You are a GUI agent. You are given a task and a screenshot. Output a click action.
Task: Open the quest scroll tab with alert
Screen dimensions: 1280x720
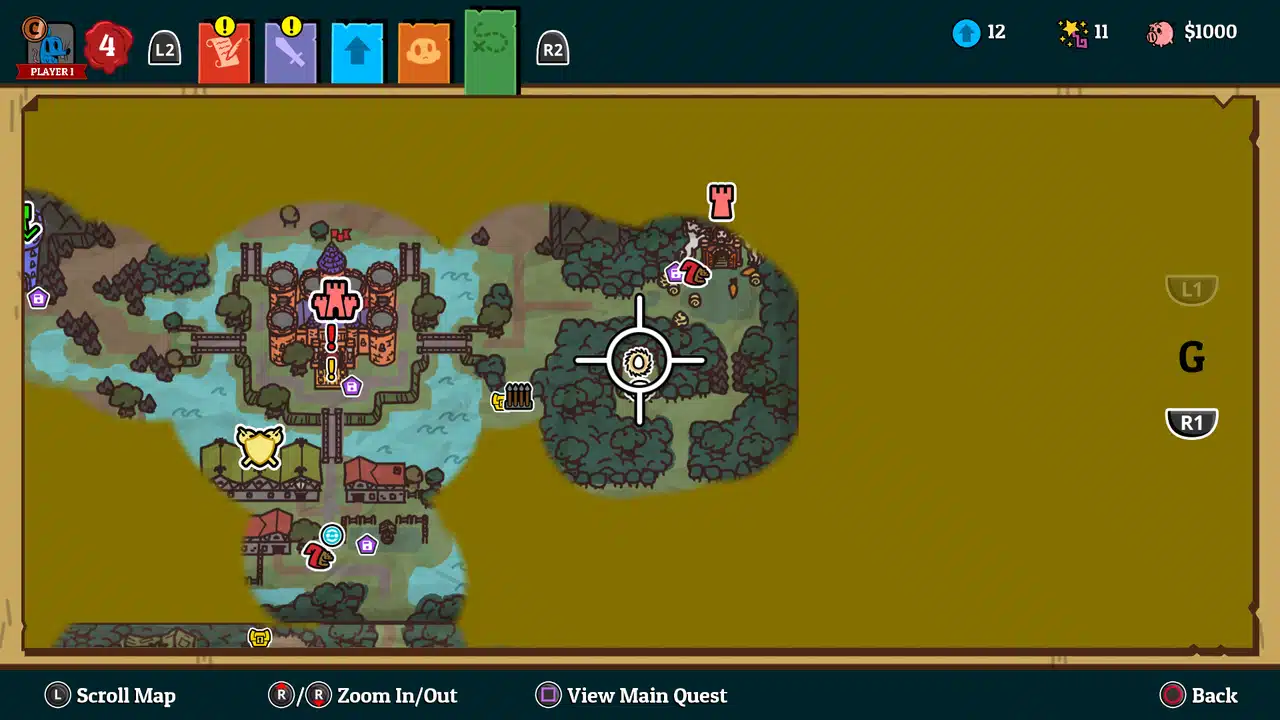pyautogui.click(x=224, y=50)
